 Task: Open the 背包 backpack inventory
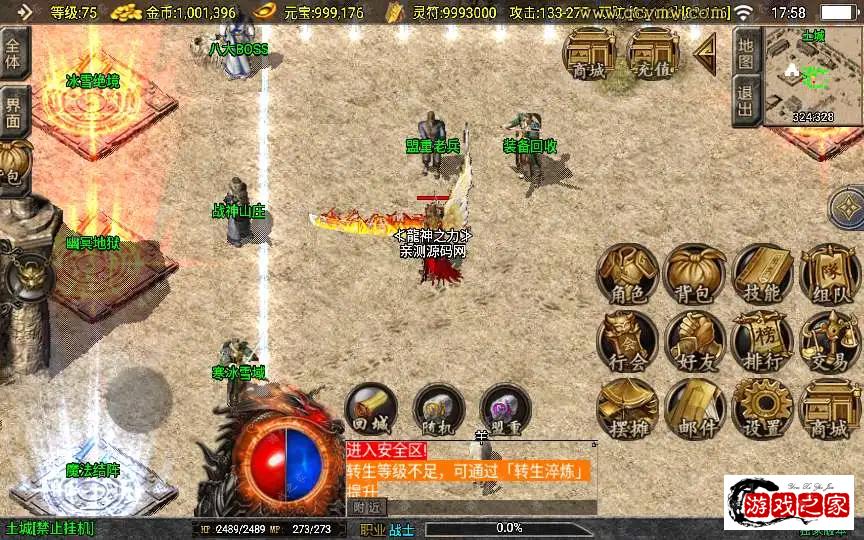coord(696,273)
